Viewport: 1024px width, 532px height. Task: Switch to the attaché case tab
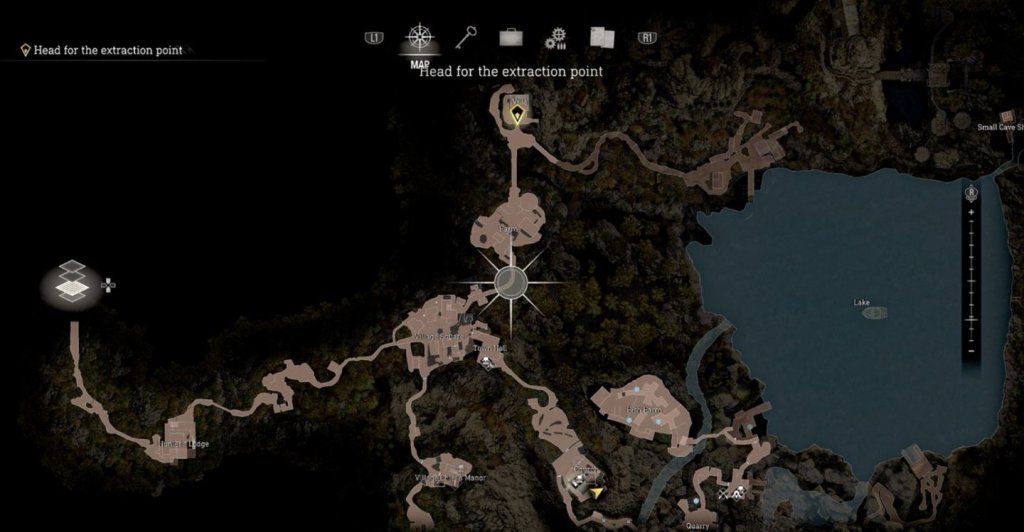click(x=511, y=38)
